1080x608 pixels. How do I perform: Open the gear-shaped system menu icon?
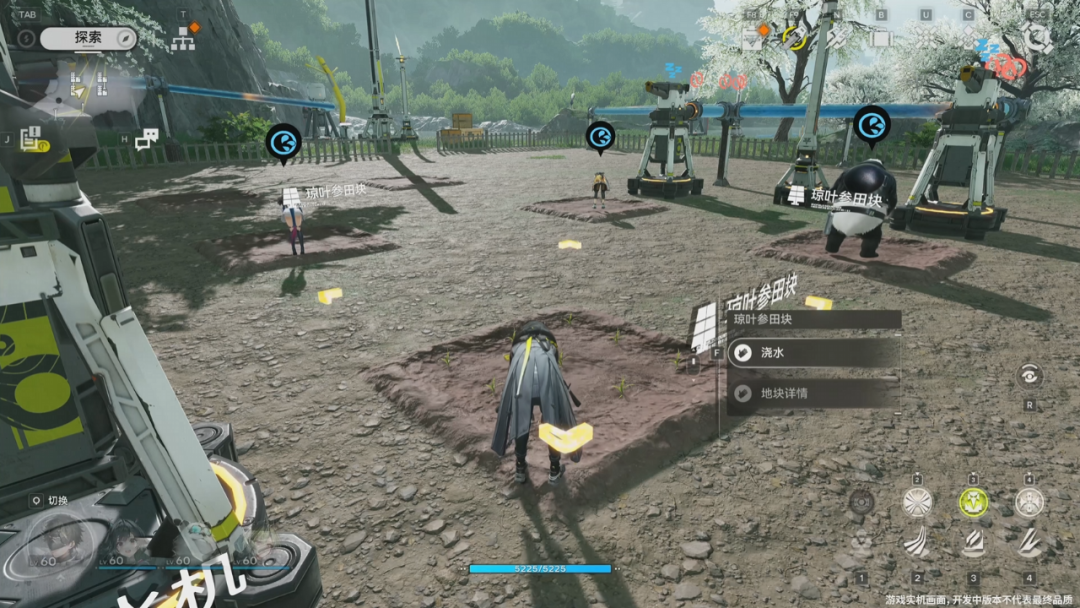pyautogui.click(x=1037, y=38)
